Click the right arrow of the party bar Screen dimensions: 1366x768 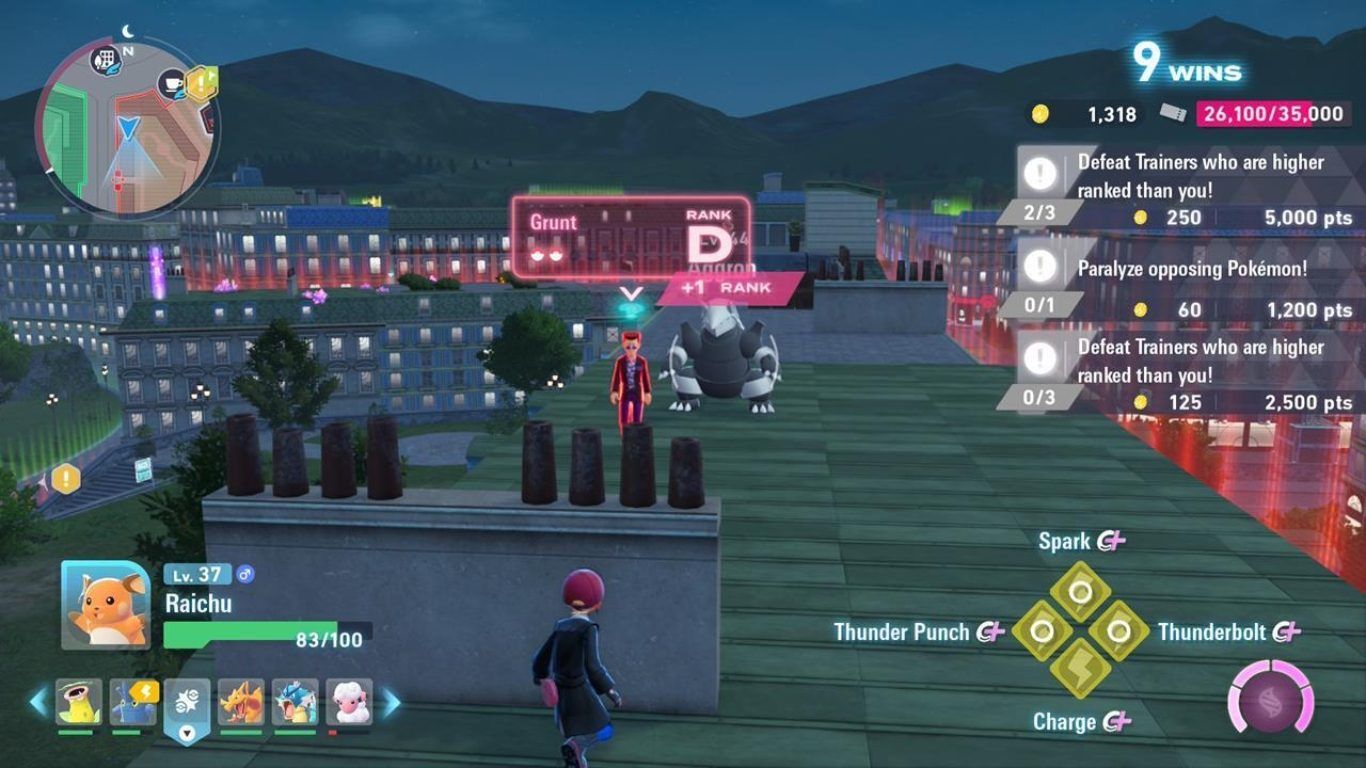(392, 702)
